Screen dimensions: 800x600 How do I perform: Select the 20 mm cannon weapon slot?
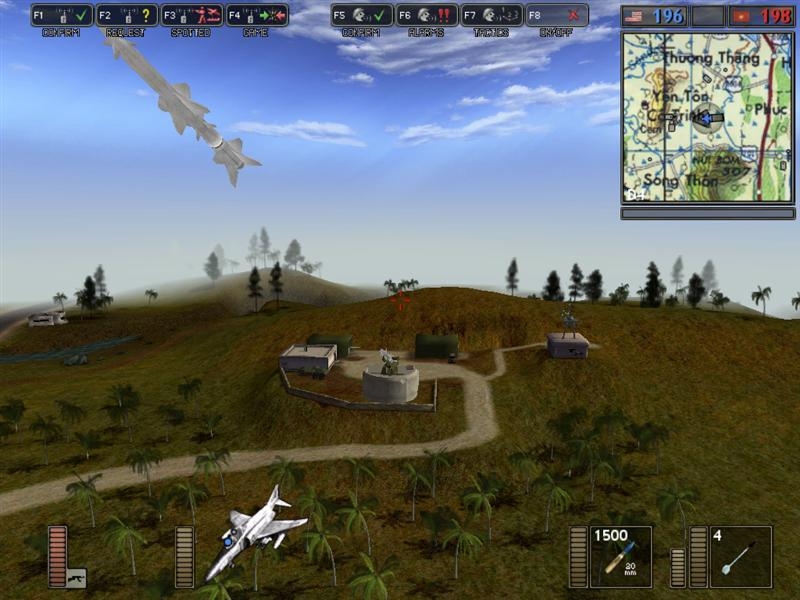620,557
